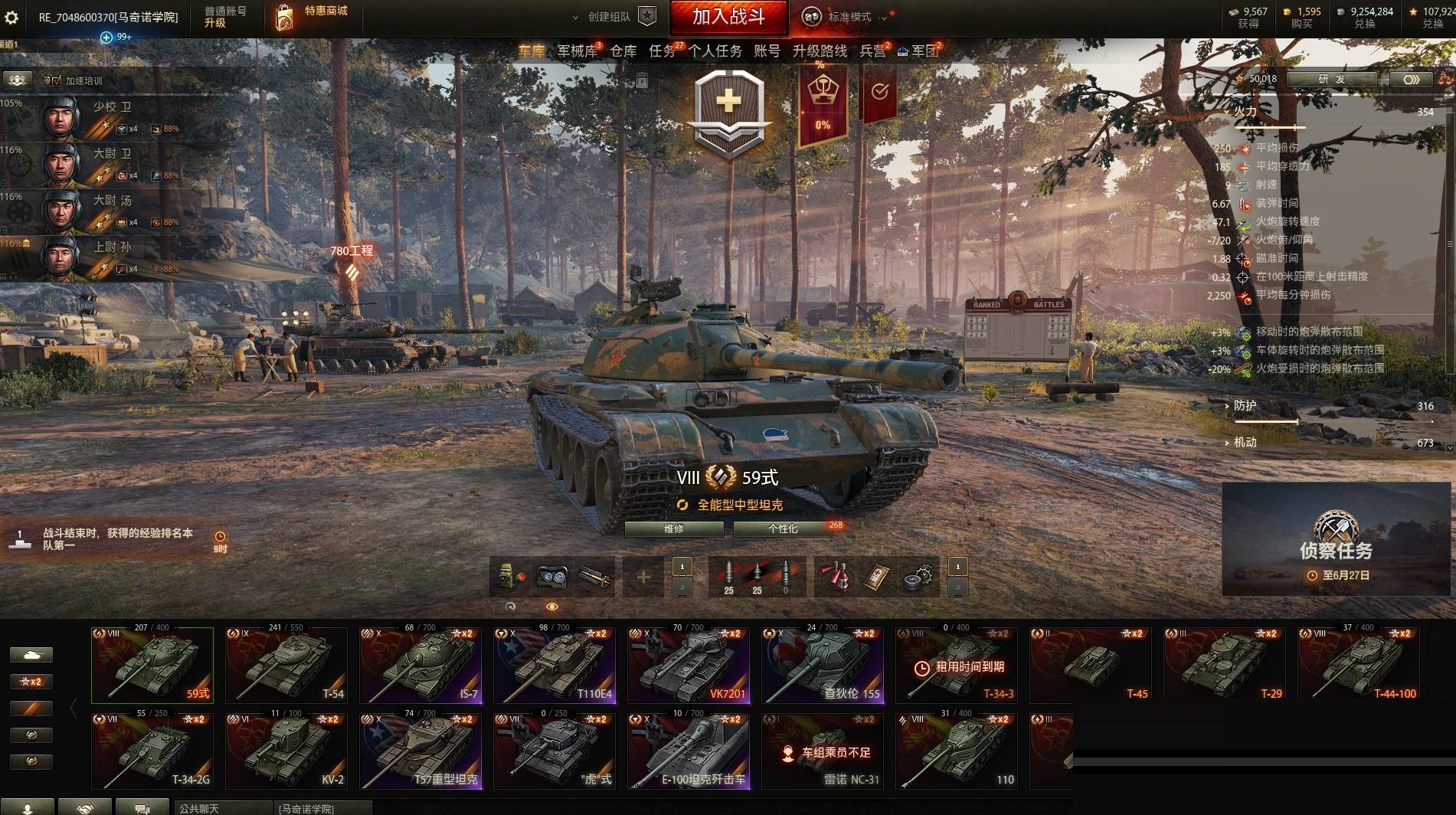Select the T110E4 tank card
This screenshot has width=1456, height=815.
click(555, 665)
